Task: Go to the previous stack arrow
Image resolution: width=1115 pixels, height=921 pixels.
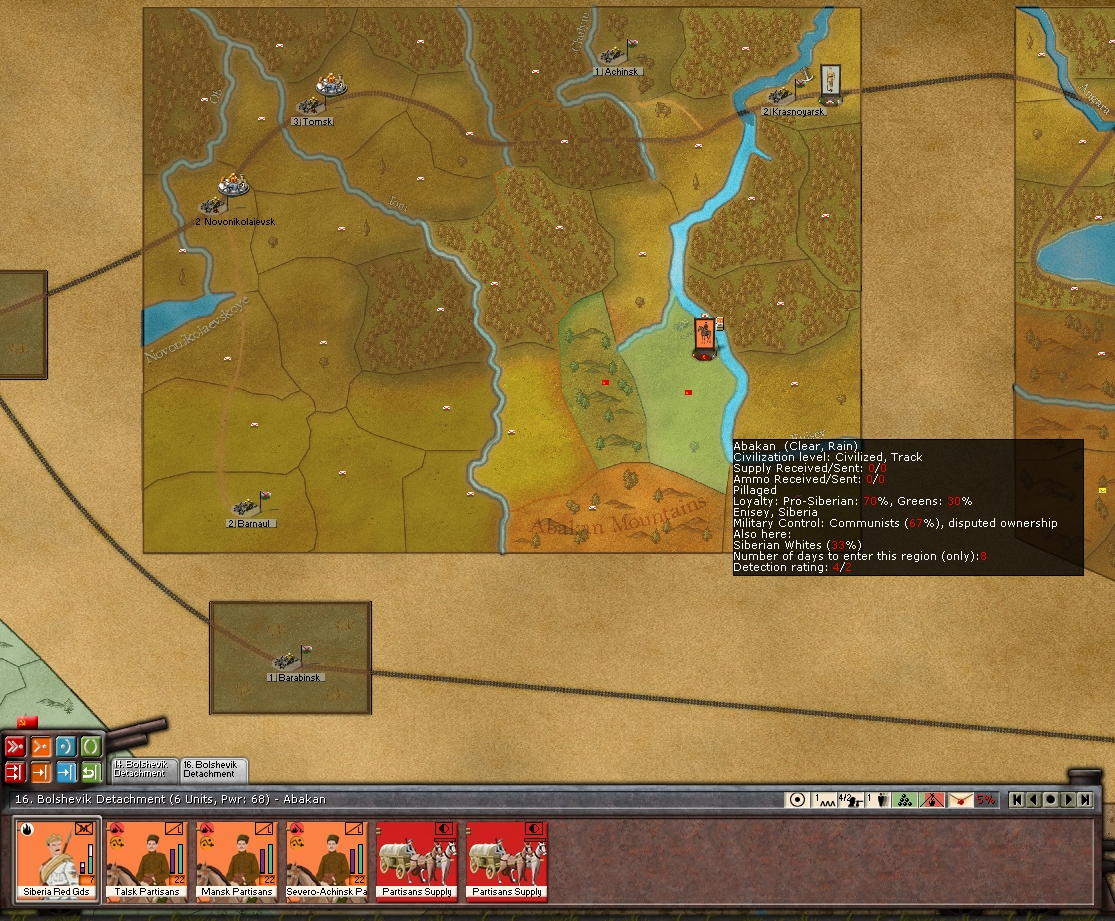Action: [1034, 800]
